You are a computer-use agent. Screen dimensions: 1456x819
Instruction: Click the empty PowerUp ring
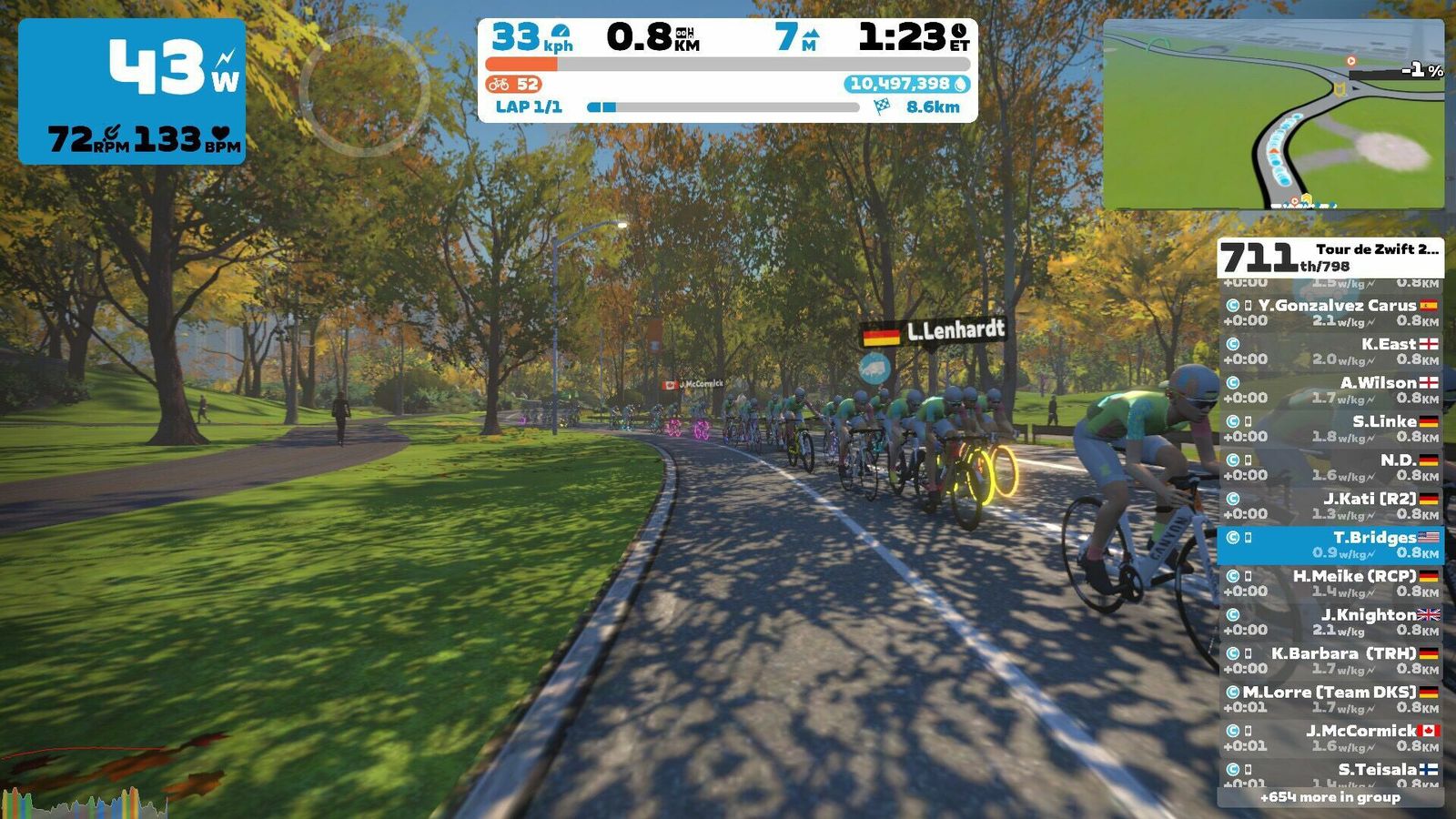(x=364, y=91)
